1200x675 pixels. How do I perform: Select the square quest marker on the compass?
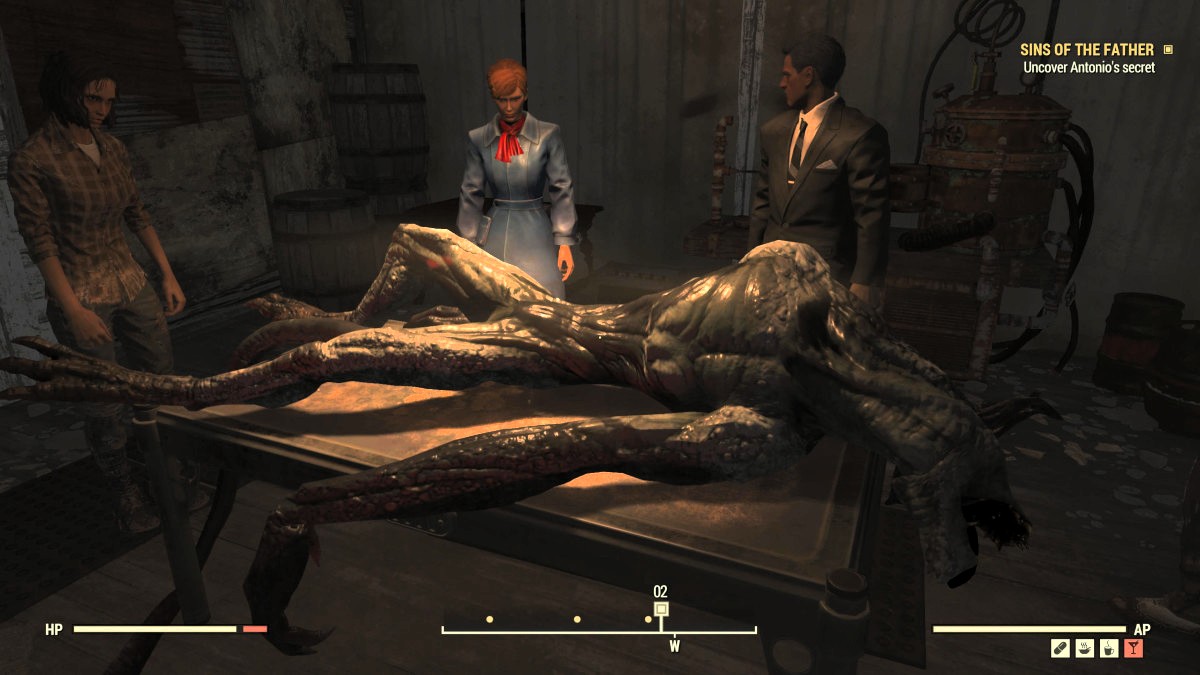pyautogui.click(x=660, y=608)
